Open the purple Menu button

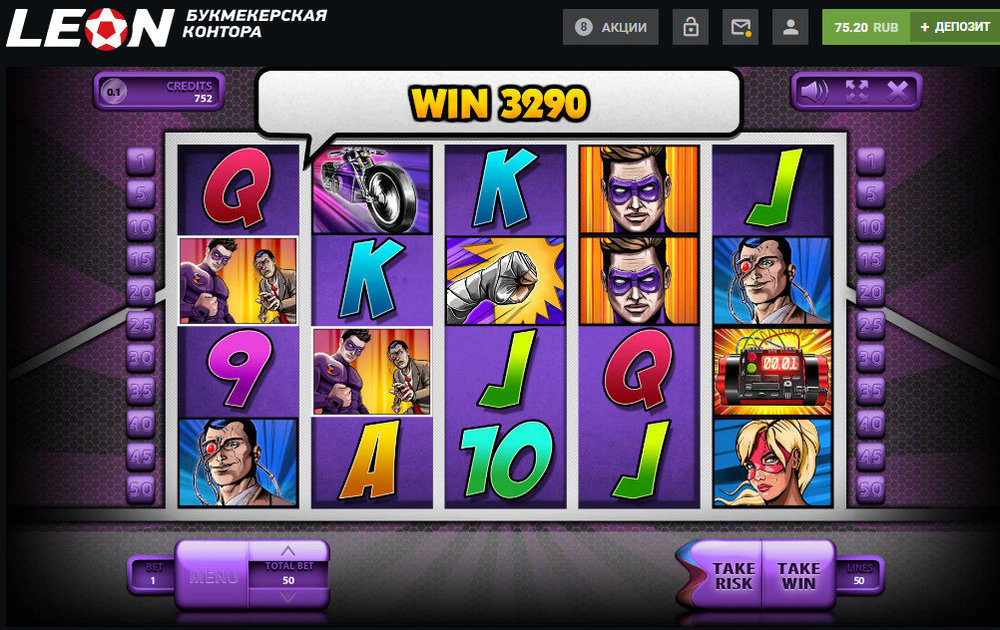(213, 576)
